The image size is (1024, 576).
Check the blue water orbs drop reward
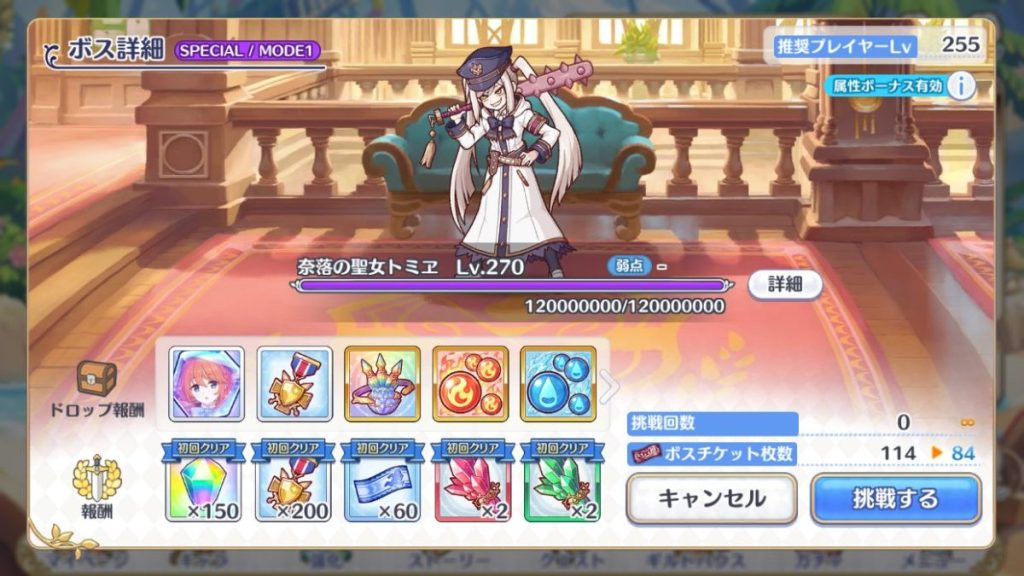pyautogui.click(x=558, y=383)
